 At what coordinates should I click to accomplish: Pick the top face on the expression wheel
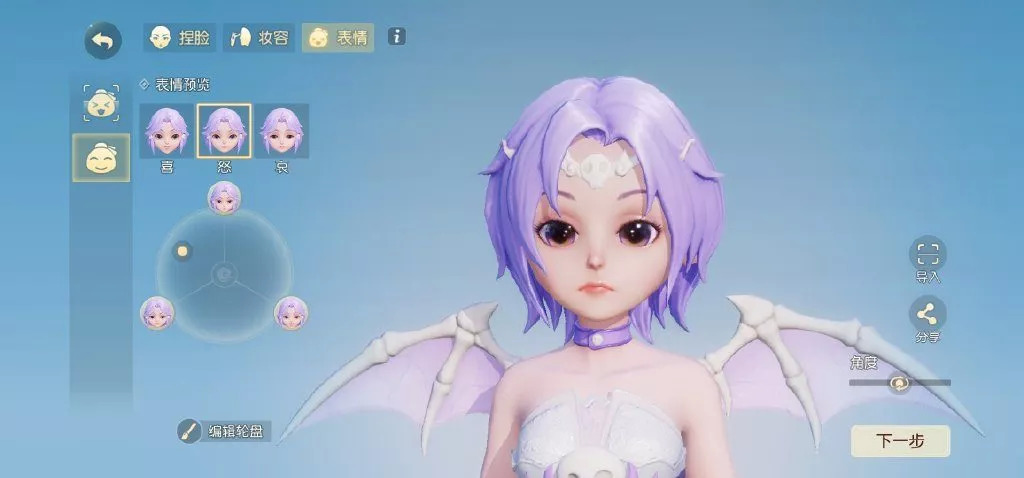(x=224, y=198)
